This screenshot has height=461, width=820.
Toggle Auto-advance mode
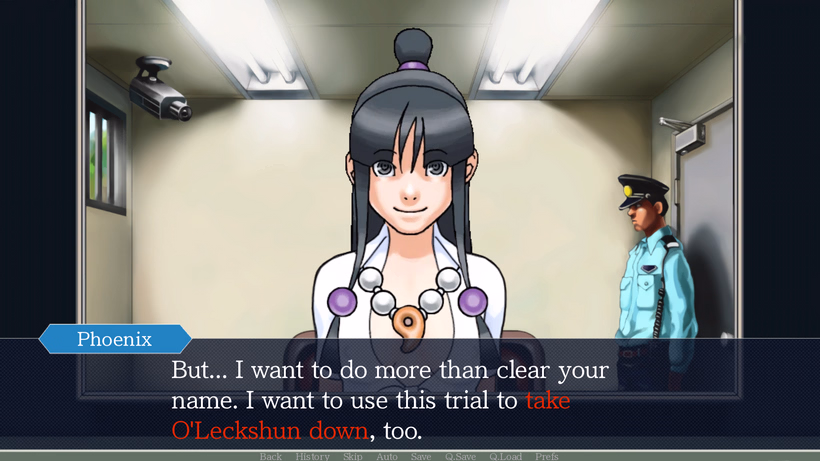pyautogui.click(x=387, y=456)
